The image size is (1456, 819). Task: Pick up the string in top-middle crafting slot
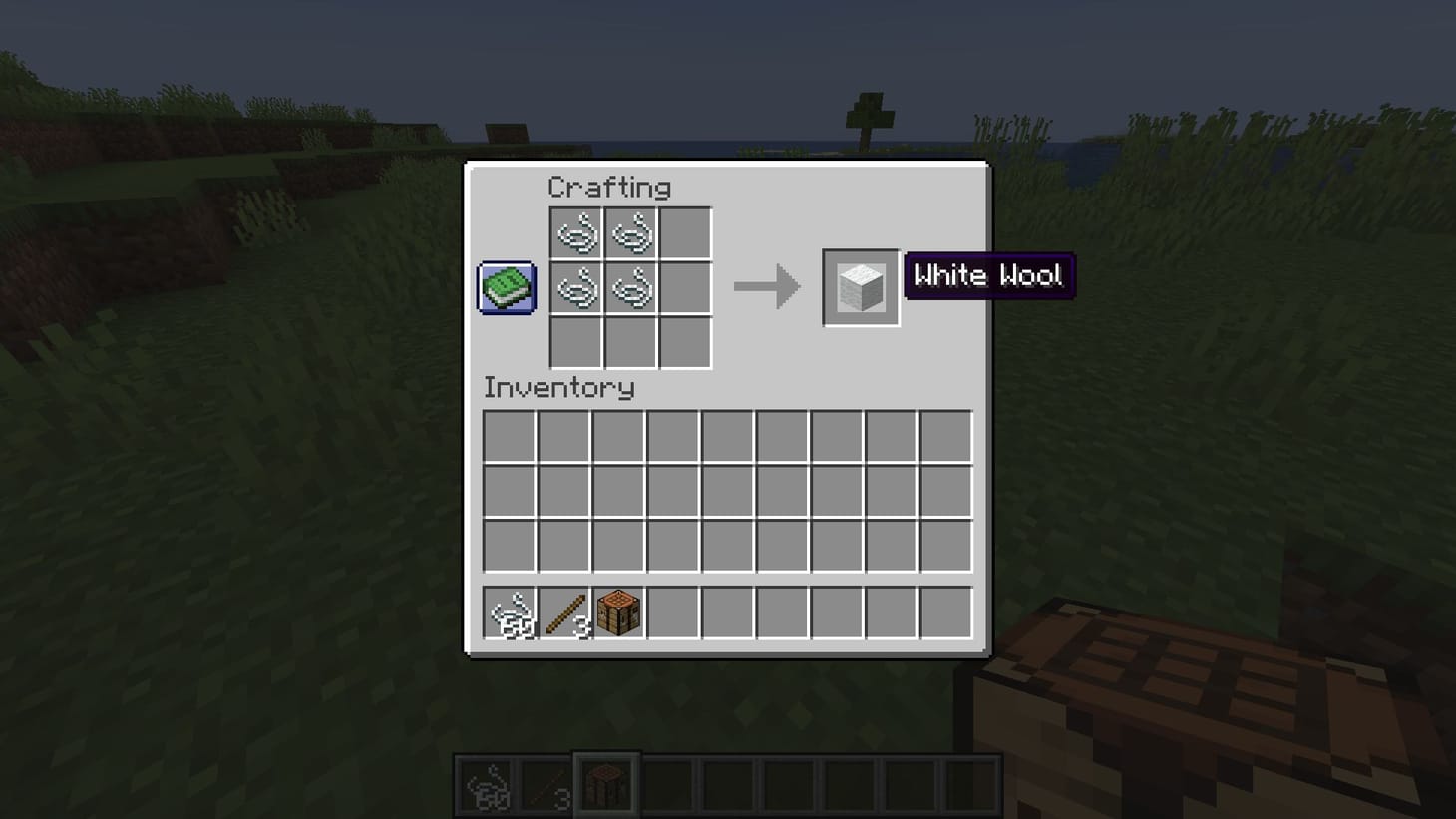[629, 233]
